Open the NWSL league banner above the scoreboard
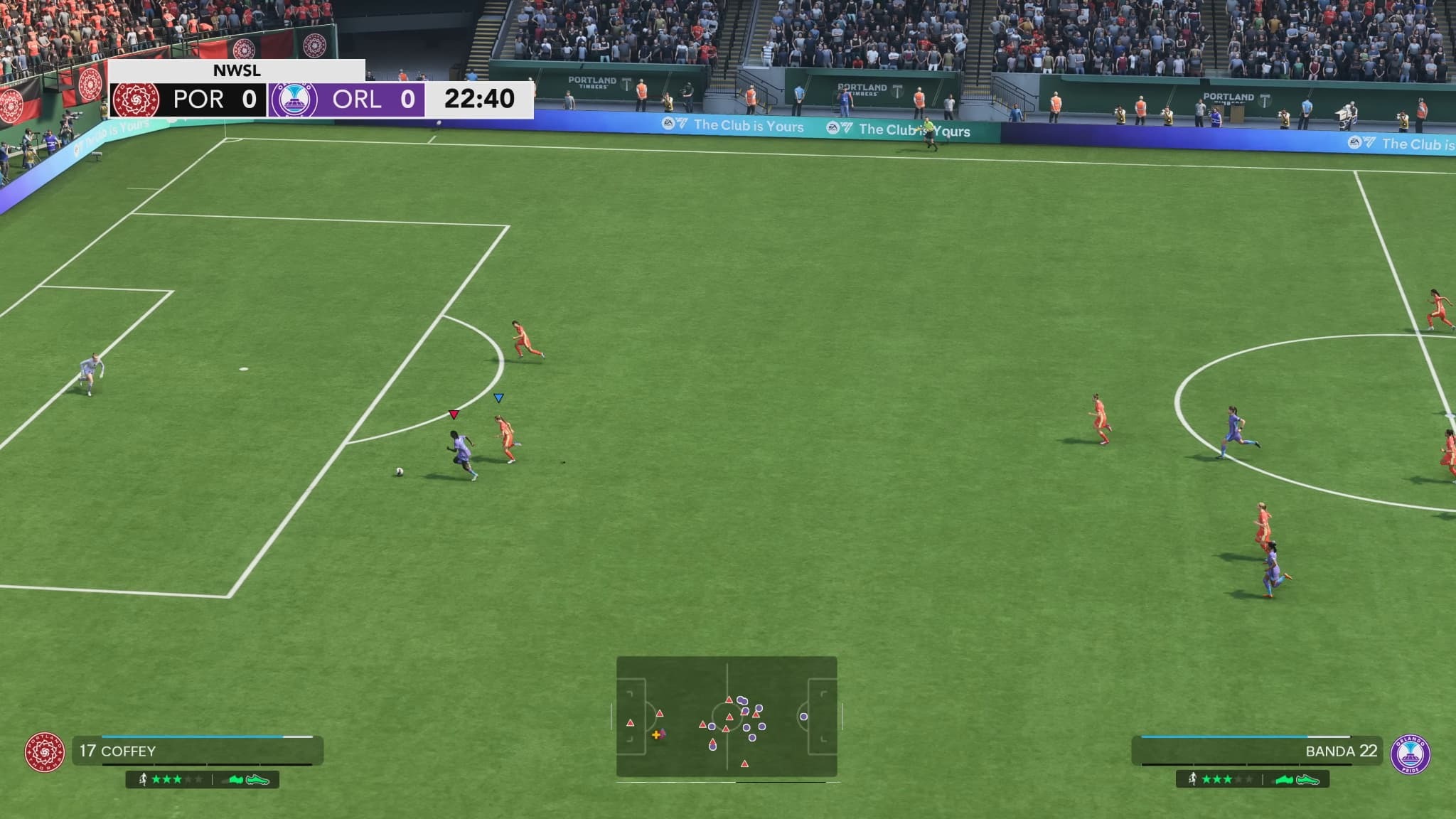The image size is (1456, 819). click(x=236, y=70)
